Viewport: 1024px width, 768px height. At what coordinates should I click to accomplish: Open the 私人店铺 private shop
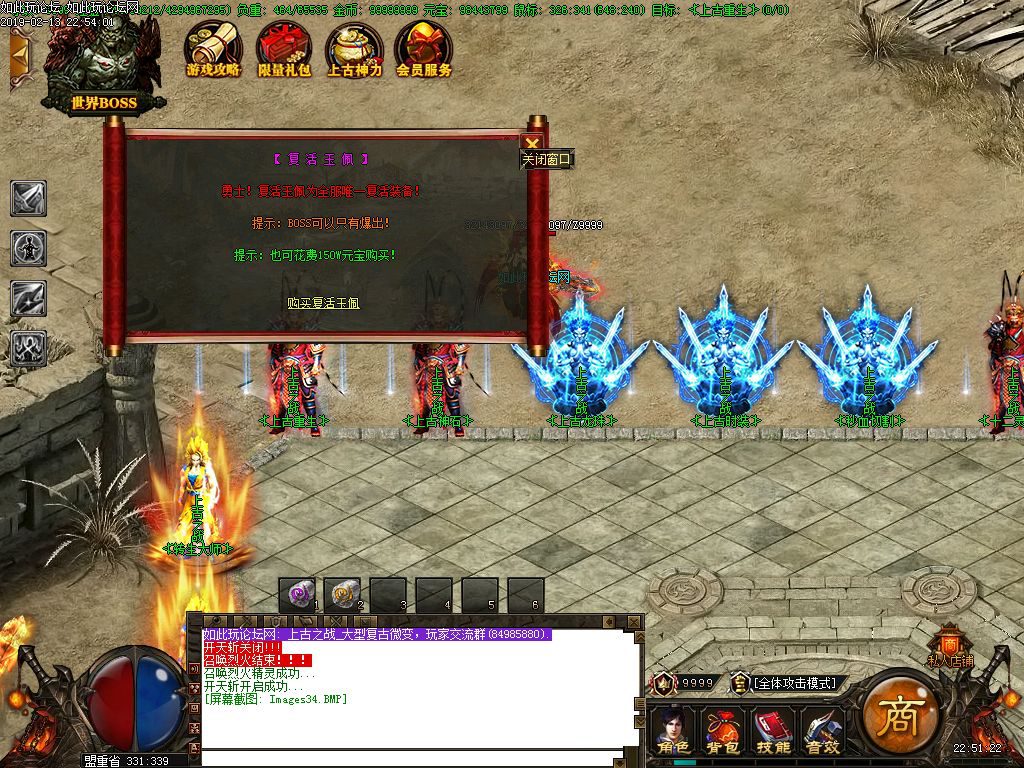tap(949, 648)
